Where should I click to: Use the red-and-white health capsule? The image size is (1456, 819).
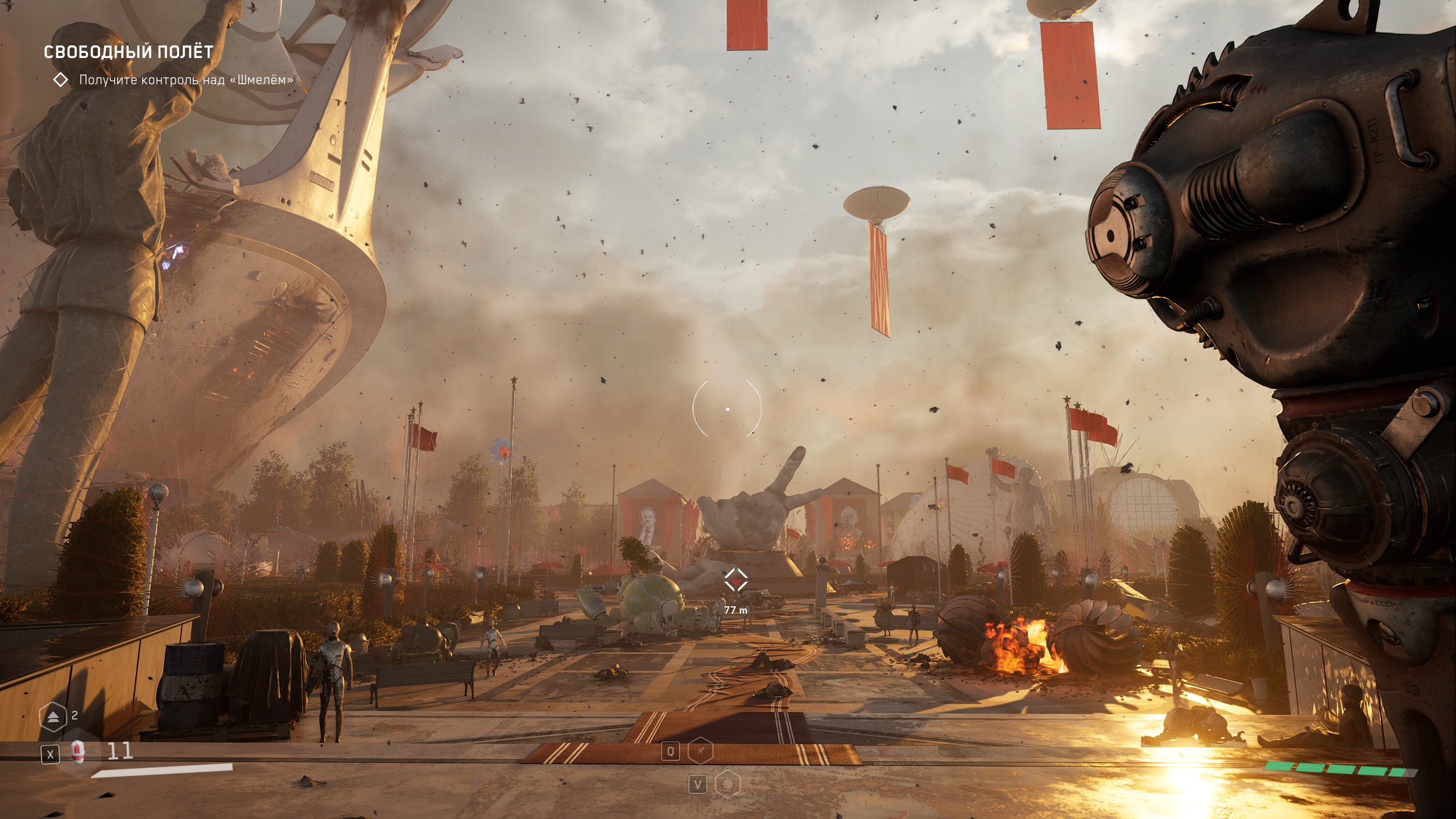tap(78, 752)
